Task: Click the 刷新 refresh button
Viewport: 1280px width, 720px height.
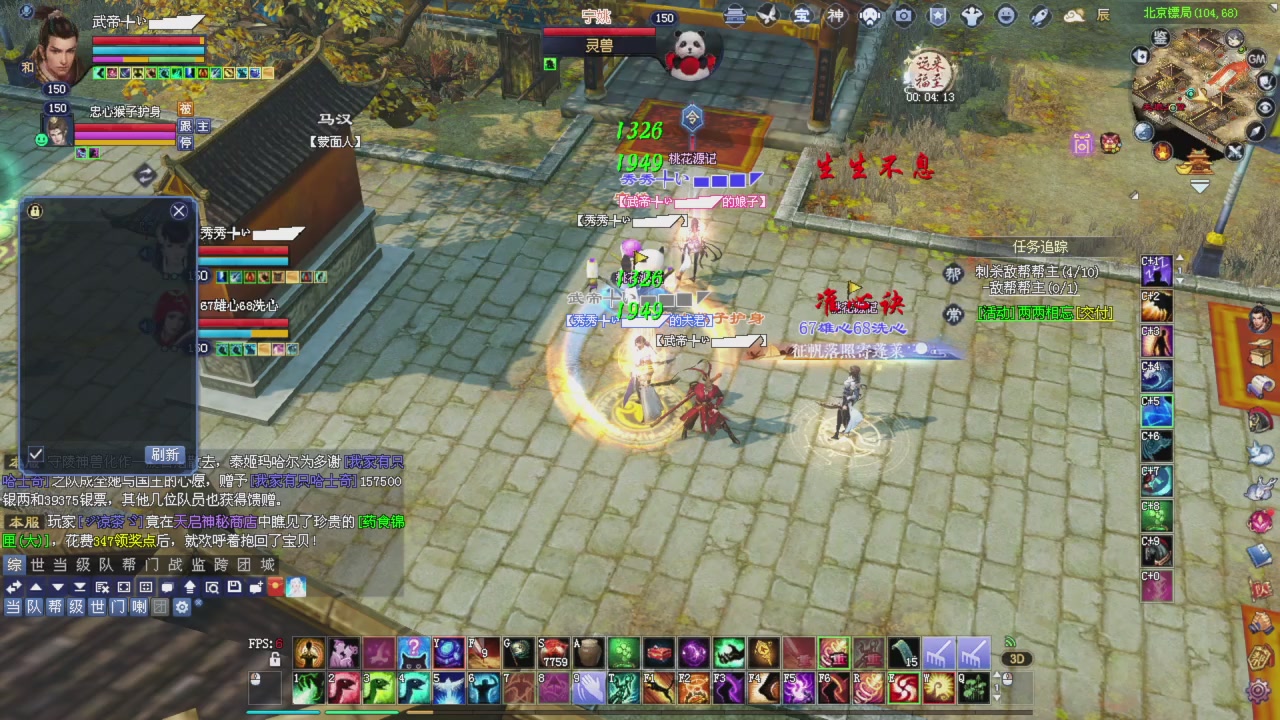Action: (x=165, y=455)
